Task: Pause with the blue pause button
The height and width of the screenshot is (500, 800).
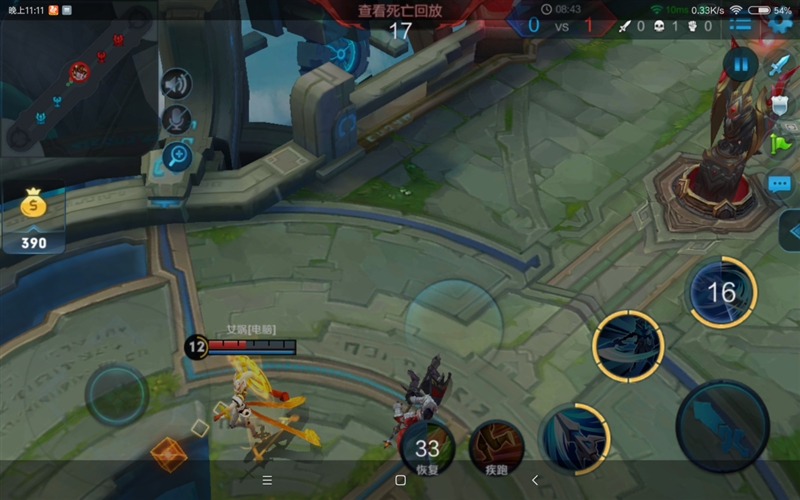Action: coord(740,66)
